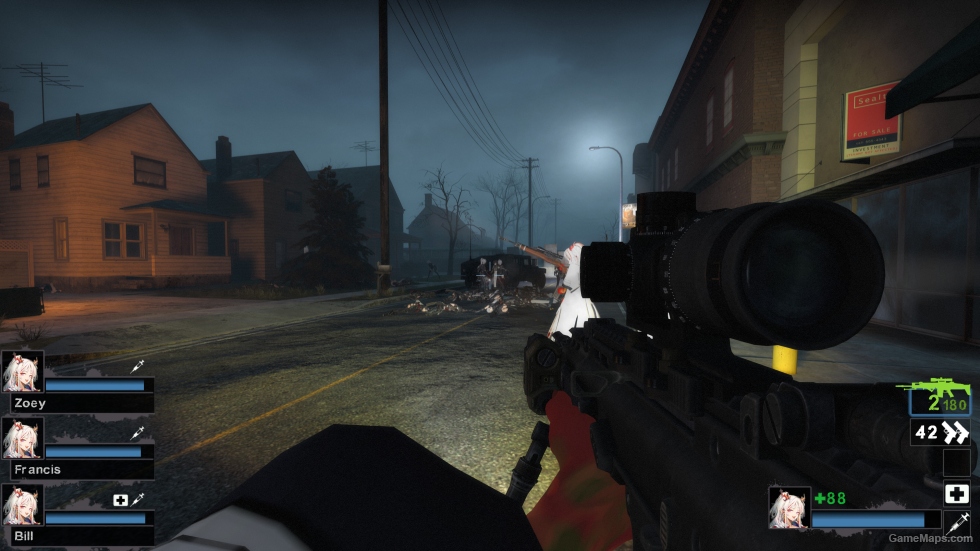
Task: Click Bill's teammate portrait
Action: pos(22,505)
